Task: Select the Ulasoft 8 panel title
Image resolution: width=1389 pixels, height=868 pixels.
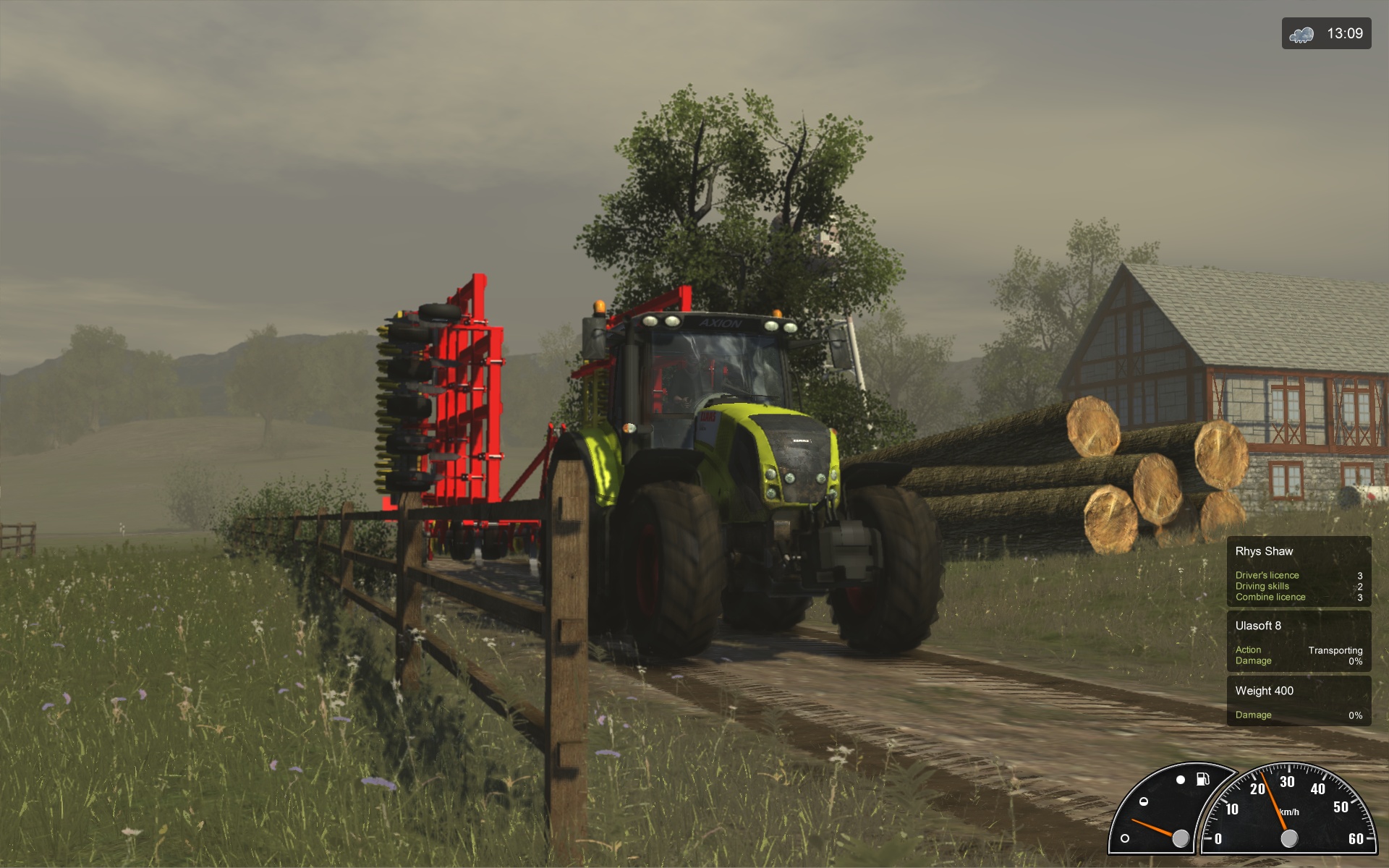Action: pos(1260,626)
